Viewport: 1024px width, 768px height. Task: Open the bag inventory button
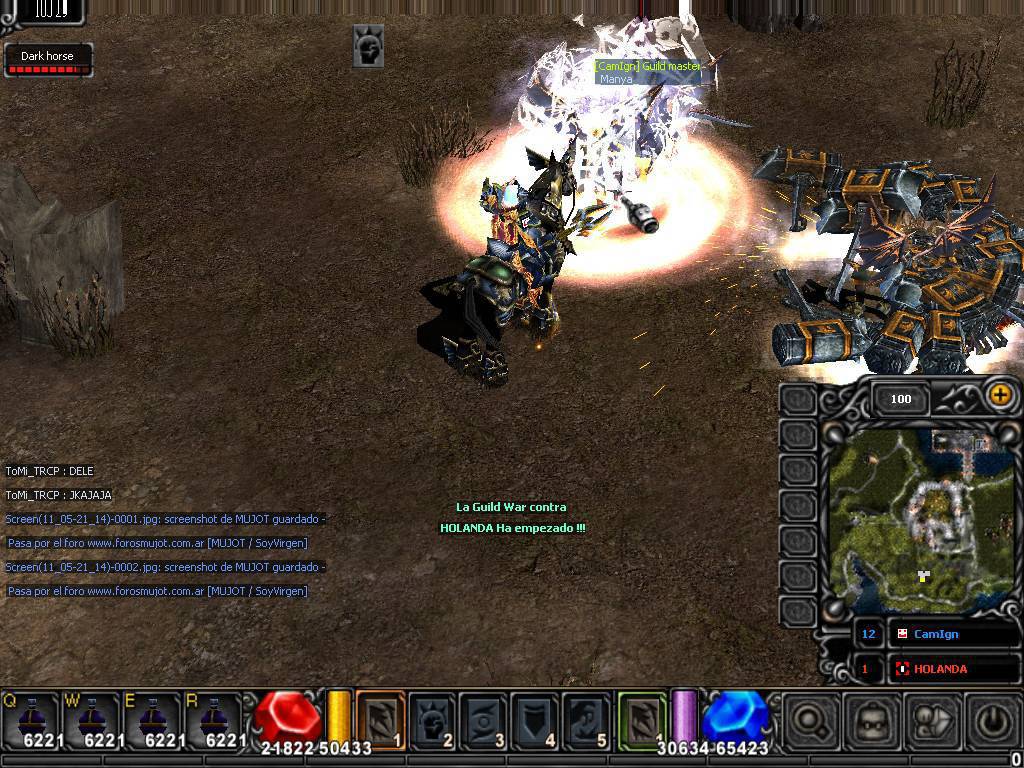930,720
